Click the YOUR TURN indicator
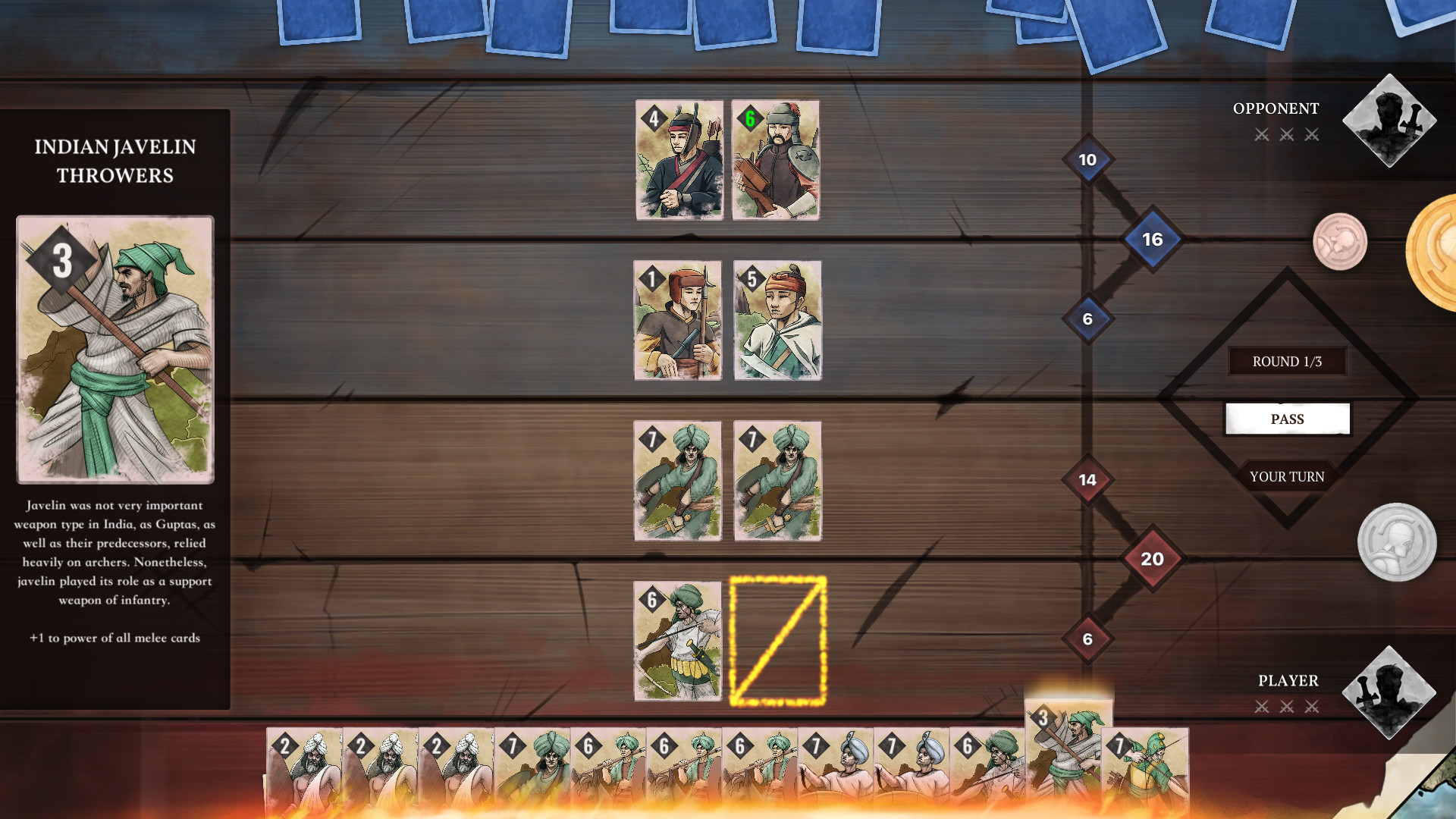Screen dimensions: 1456x819 [x=1287, y=476]
